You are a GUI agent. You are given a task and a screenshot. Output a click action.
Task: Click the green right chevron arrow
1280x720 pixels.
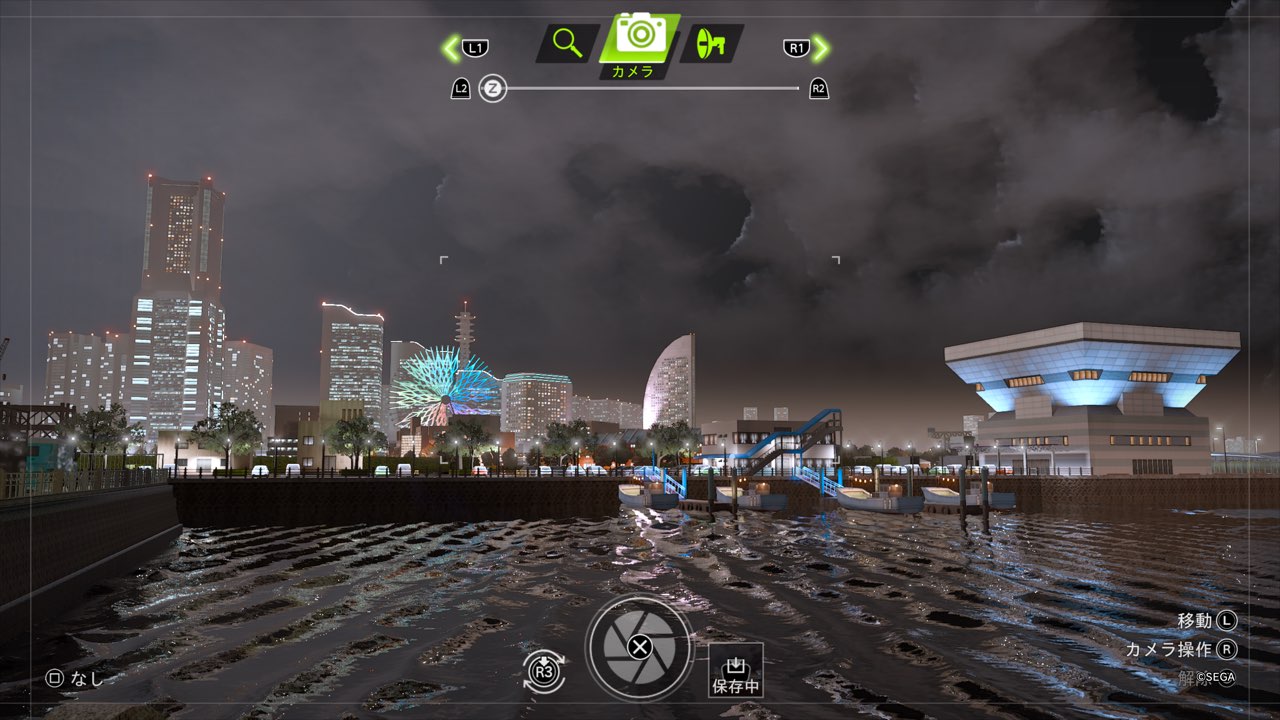(x=820, y=48)
